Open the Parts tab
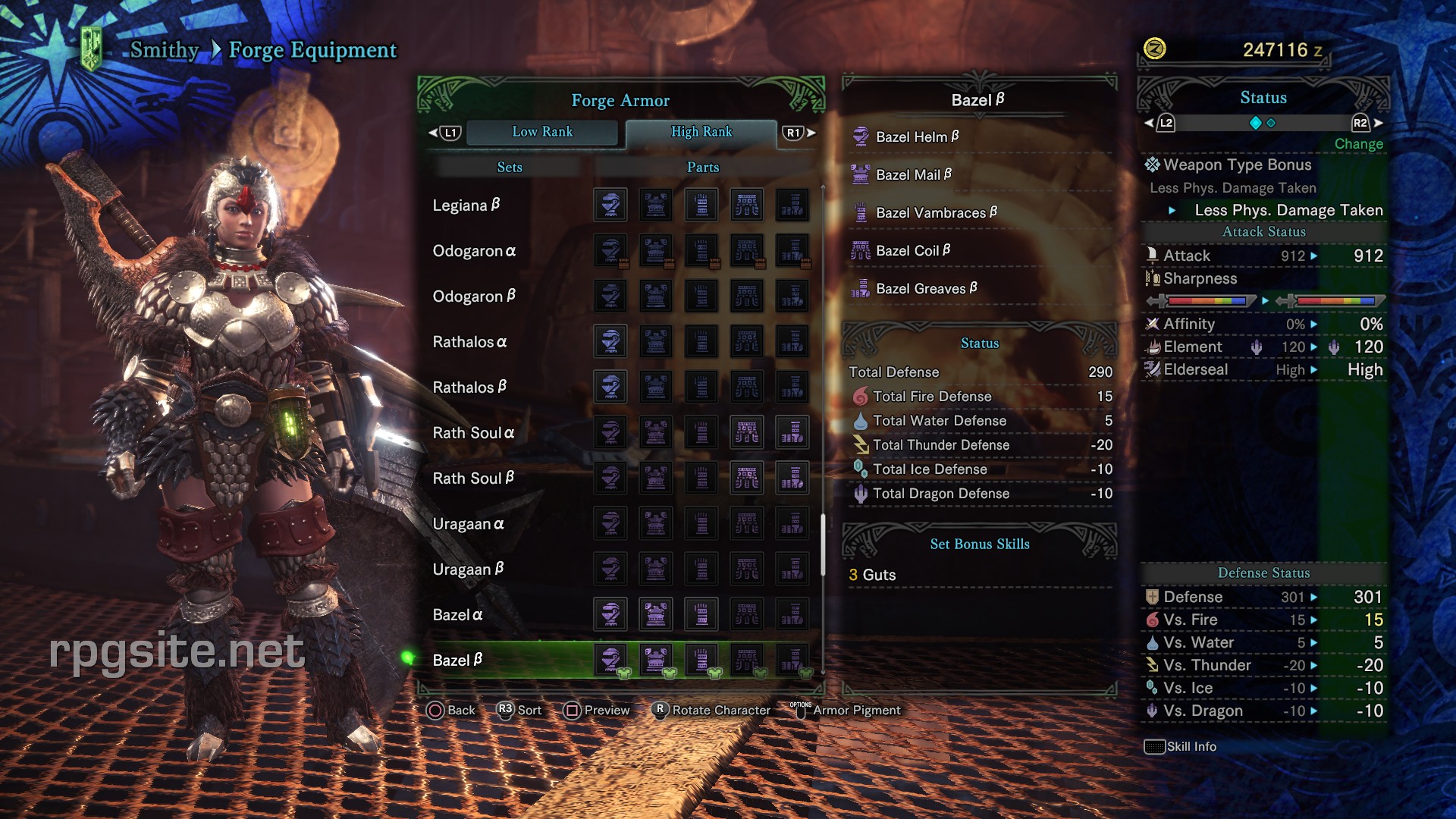The height and width of the screenshot is (819, 1456). pos(702,167)
